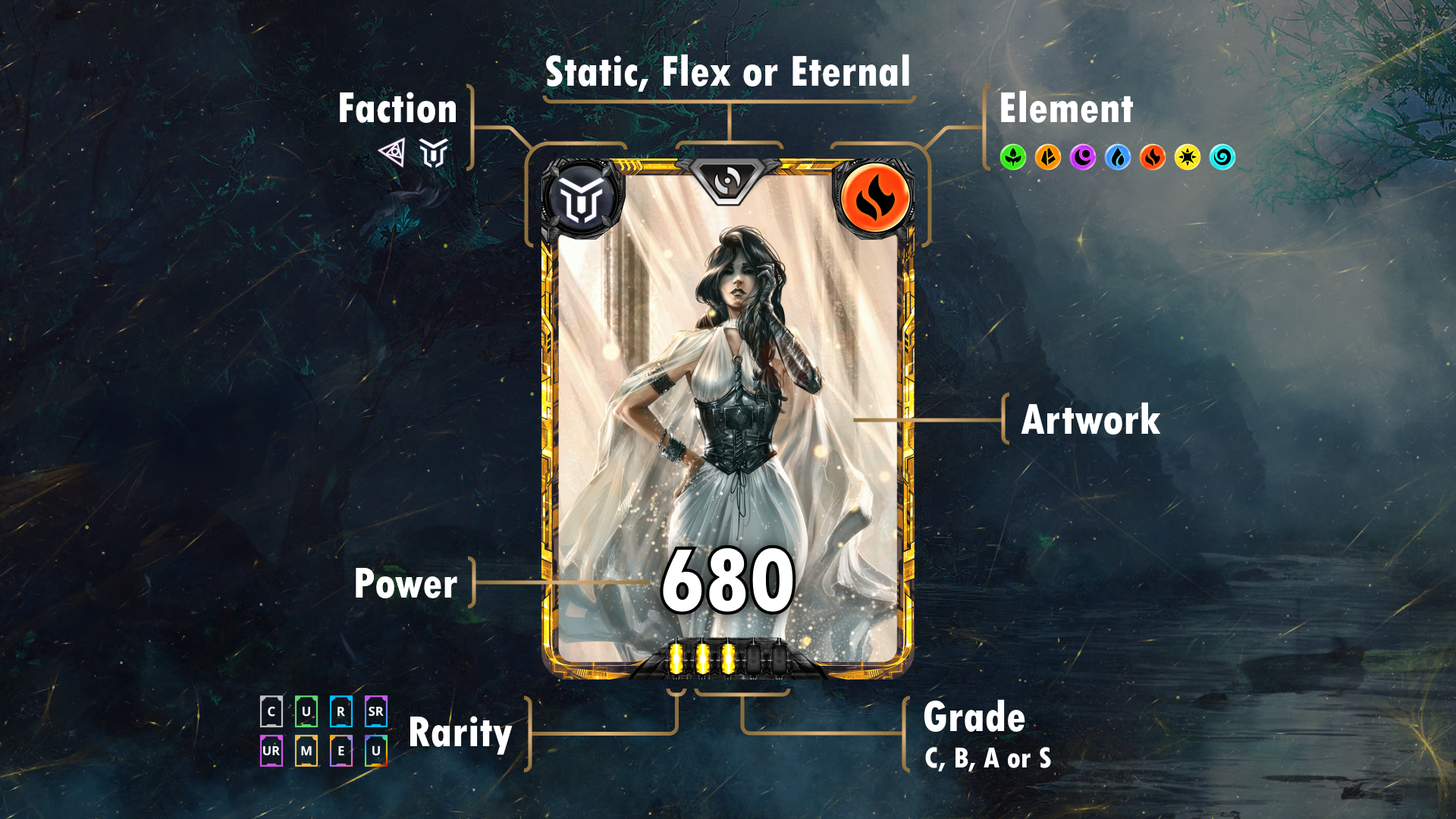This screenshot has width=1456, height=819.
Task: Select the white faction emblem under the Faction label
Action: tap(434, 152)
